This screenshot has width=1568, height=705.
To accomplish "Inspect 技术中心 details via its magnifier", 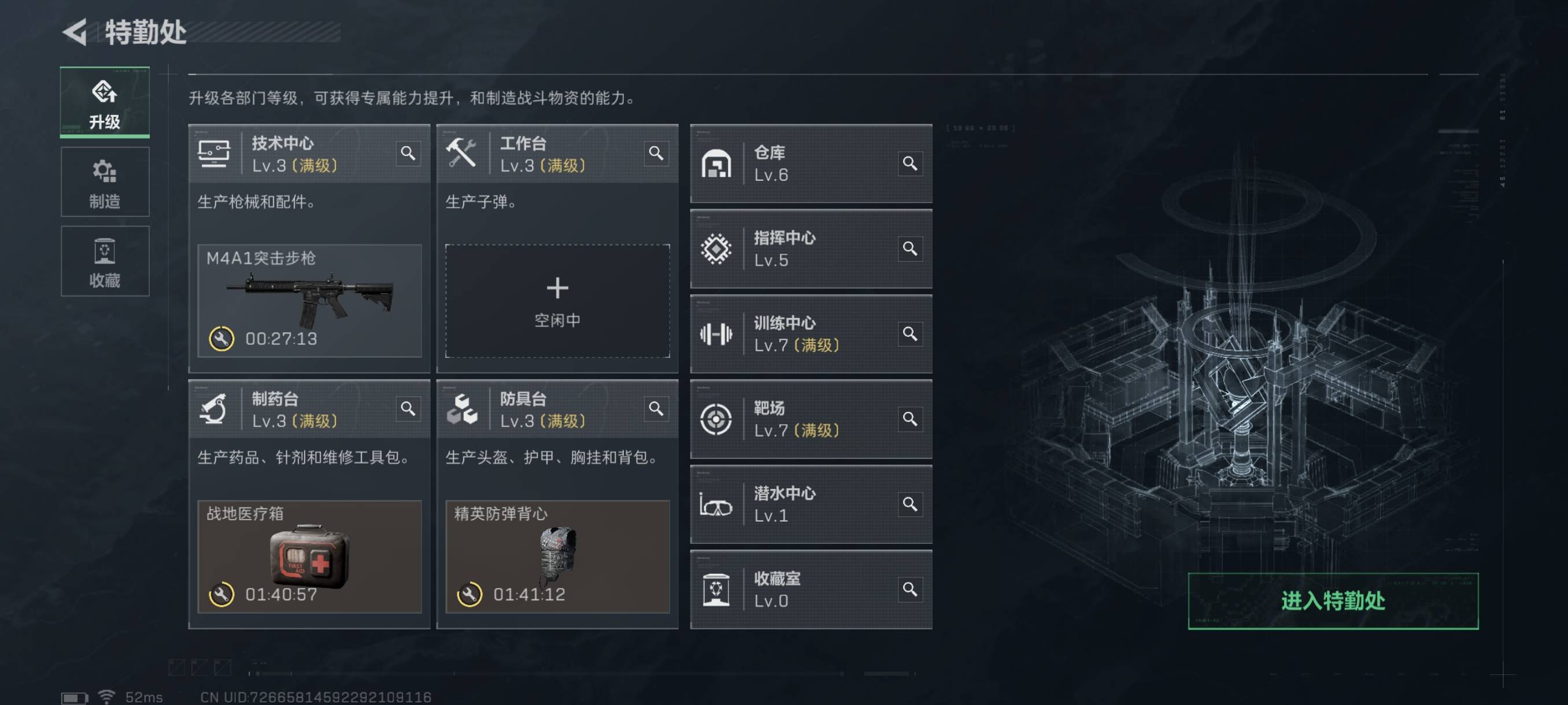I will [408, 153].
